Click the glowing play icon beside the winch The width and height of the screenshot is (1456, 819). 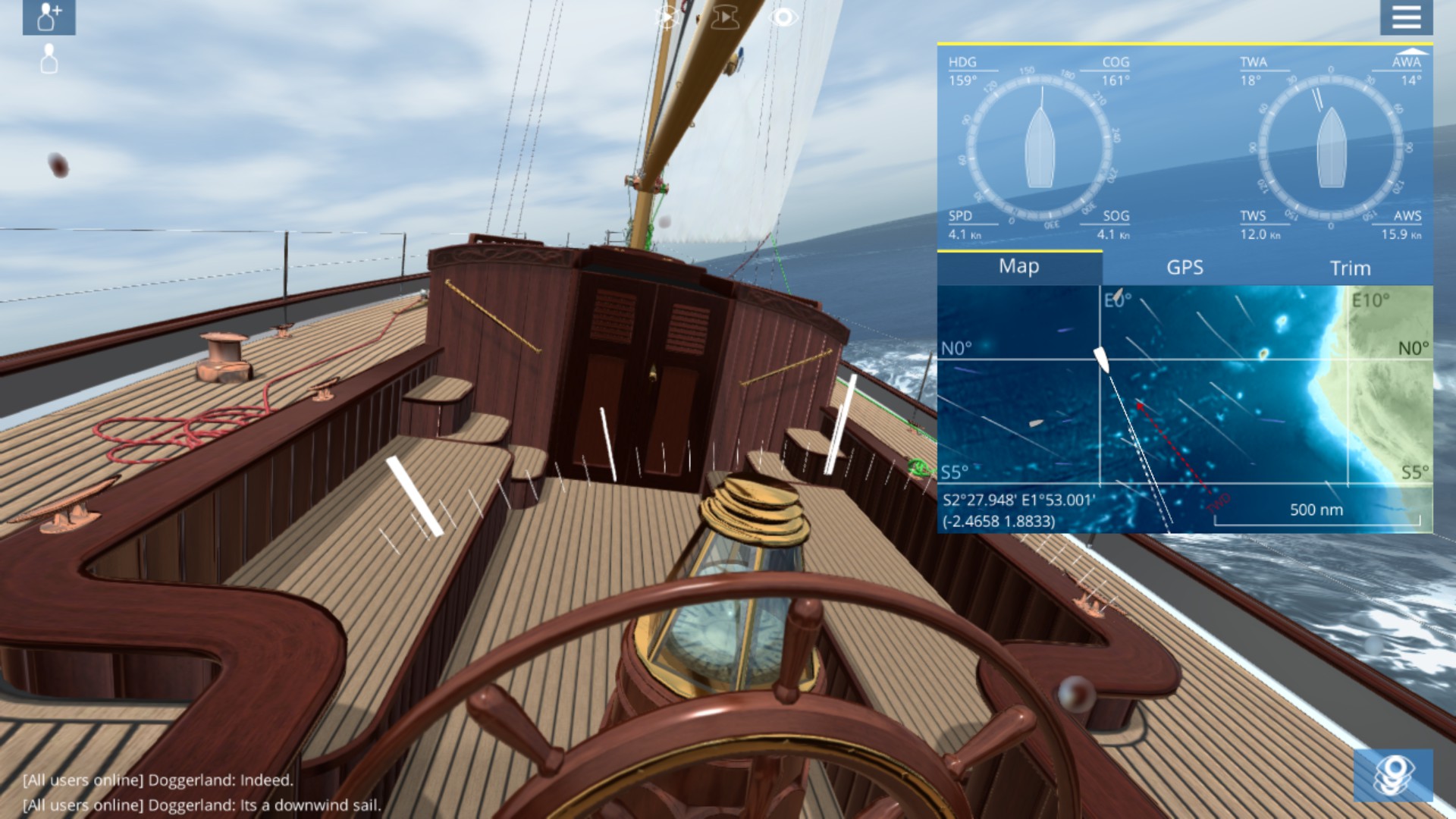pyautogui.click(x=667, y=17)
